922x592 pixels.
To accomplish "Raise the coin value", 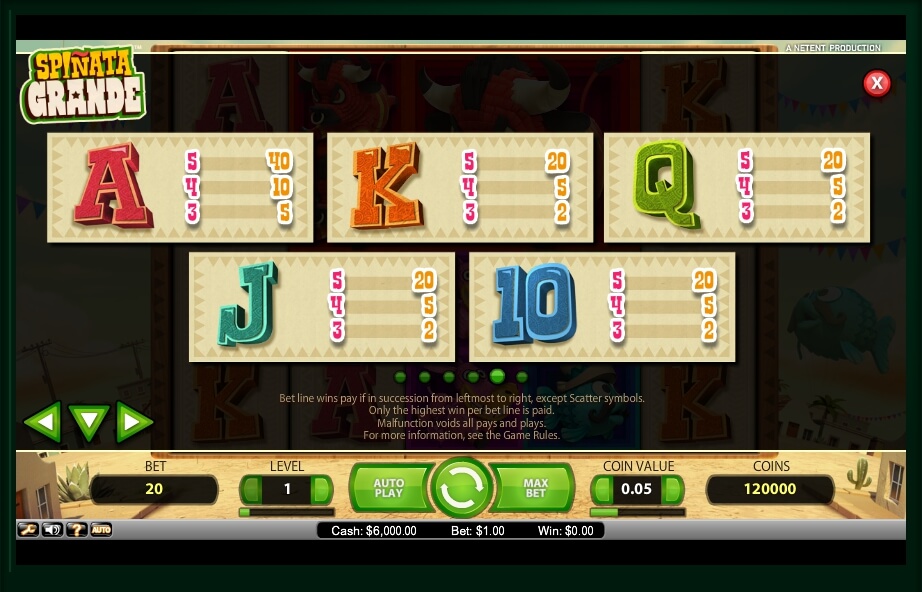I will coord(673,490).
